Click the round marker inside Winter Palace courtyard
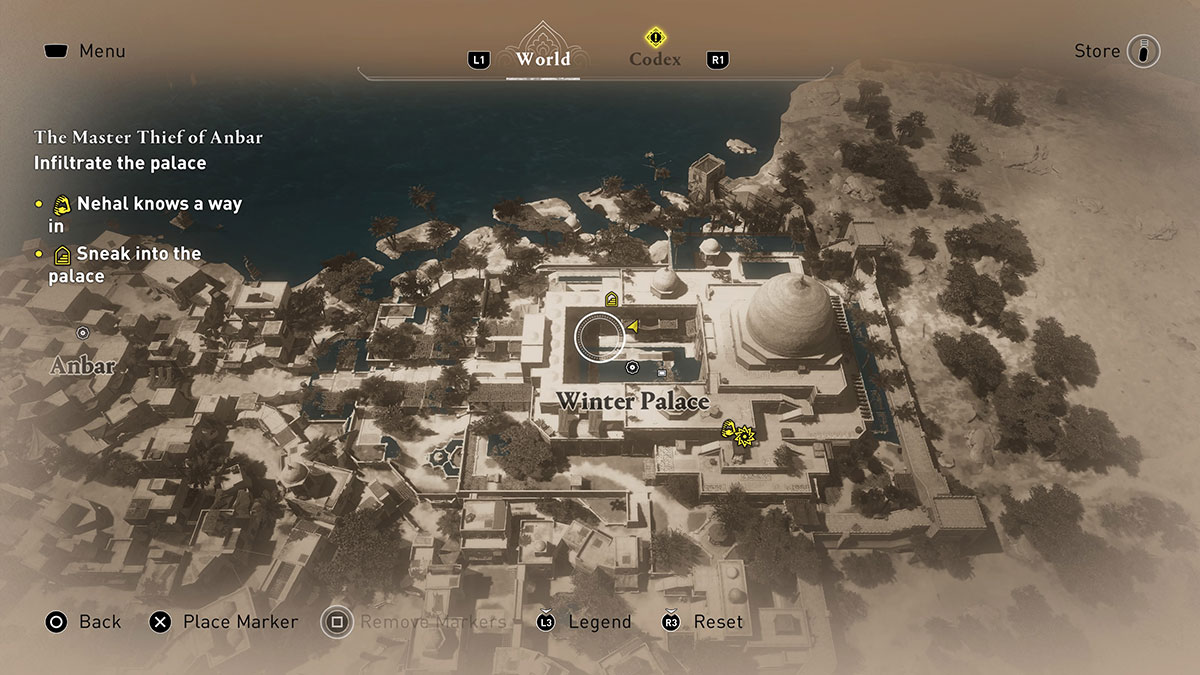The width and height of the screenshot is (1200, 675). click(x=632, y=368)
